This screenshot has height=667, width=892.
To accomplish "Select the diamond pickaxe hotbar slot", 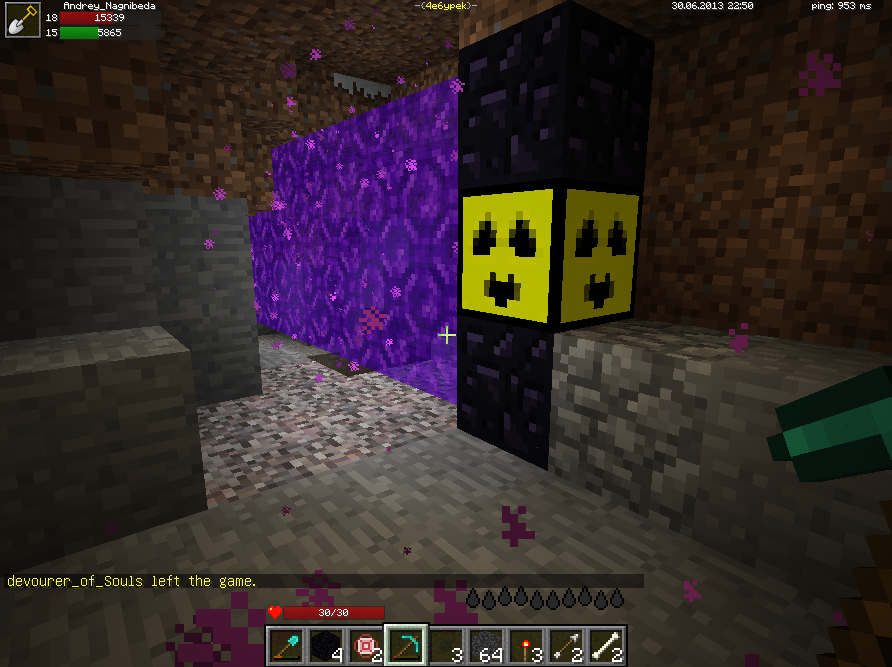I will pos(407,646).
